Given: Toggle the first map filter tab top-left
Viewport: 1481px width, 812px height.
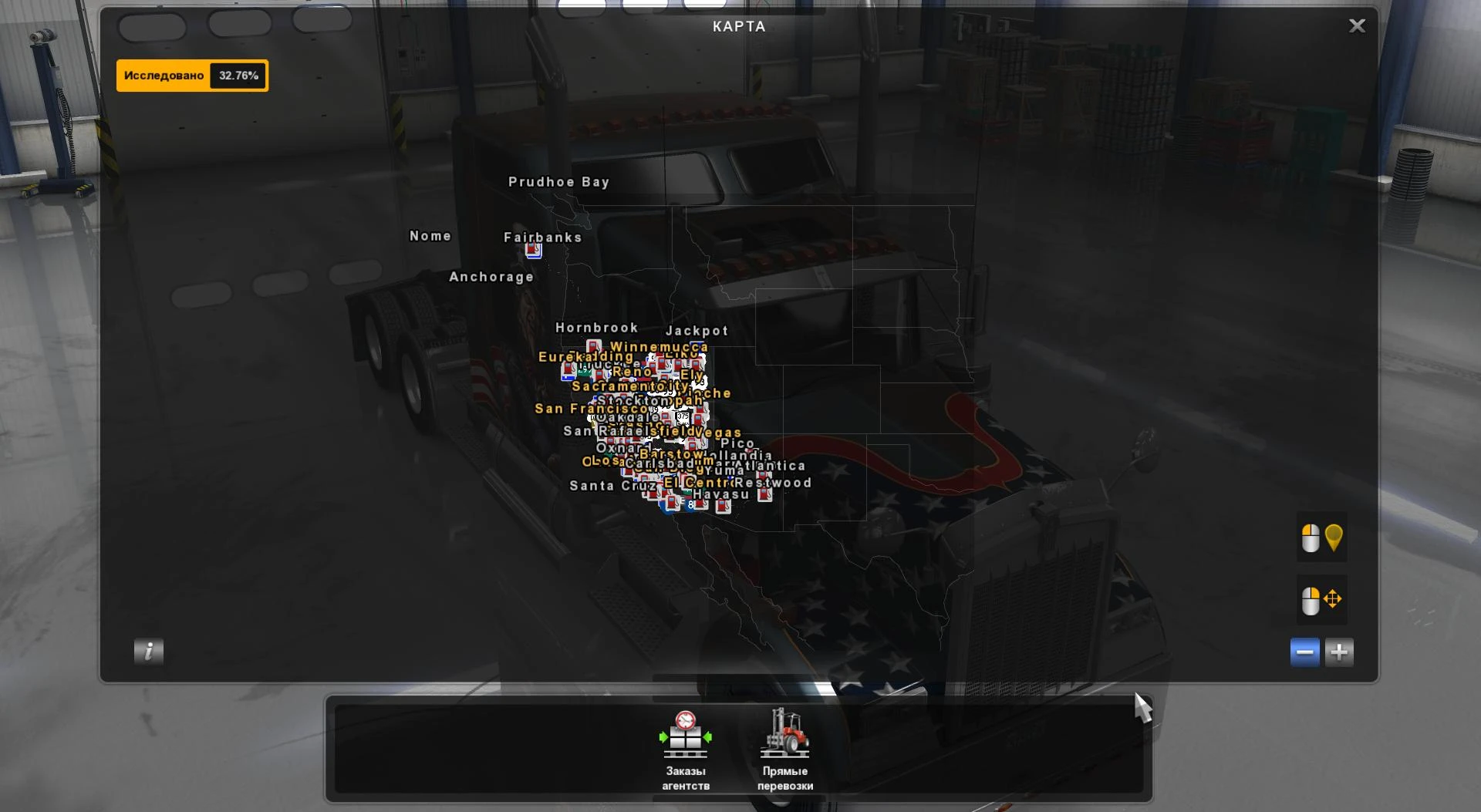Looking at the screenshot, I should (x=153, y=25).
